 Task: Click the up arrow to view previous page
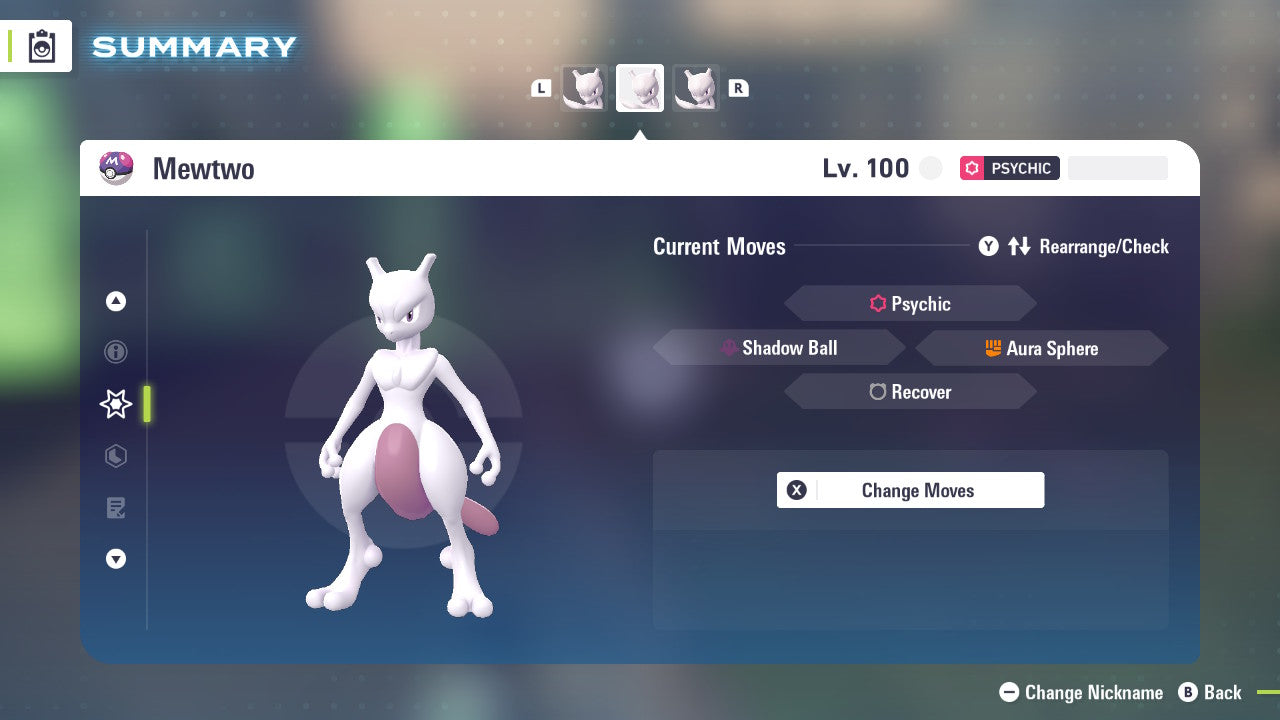(x=116, y=301)
